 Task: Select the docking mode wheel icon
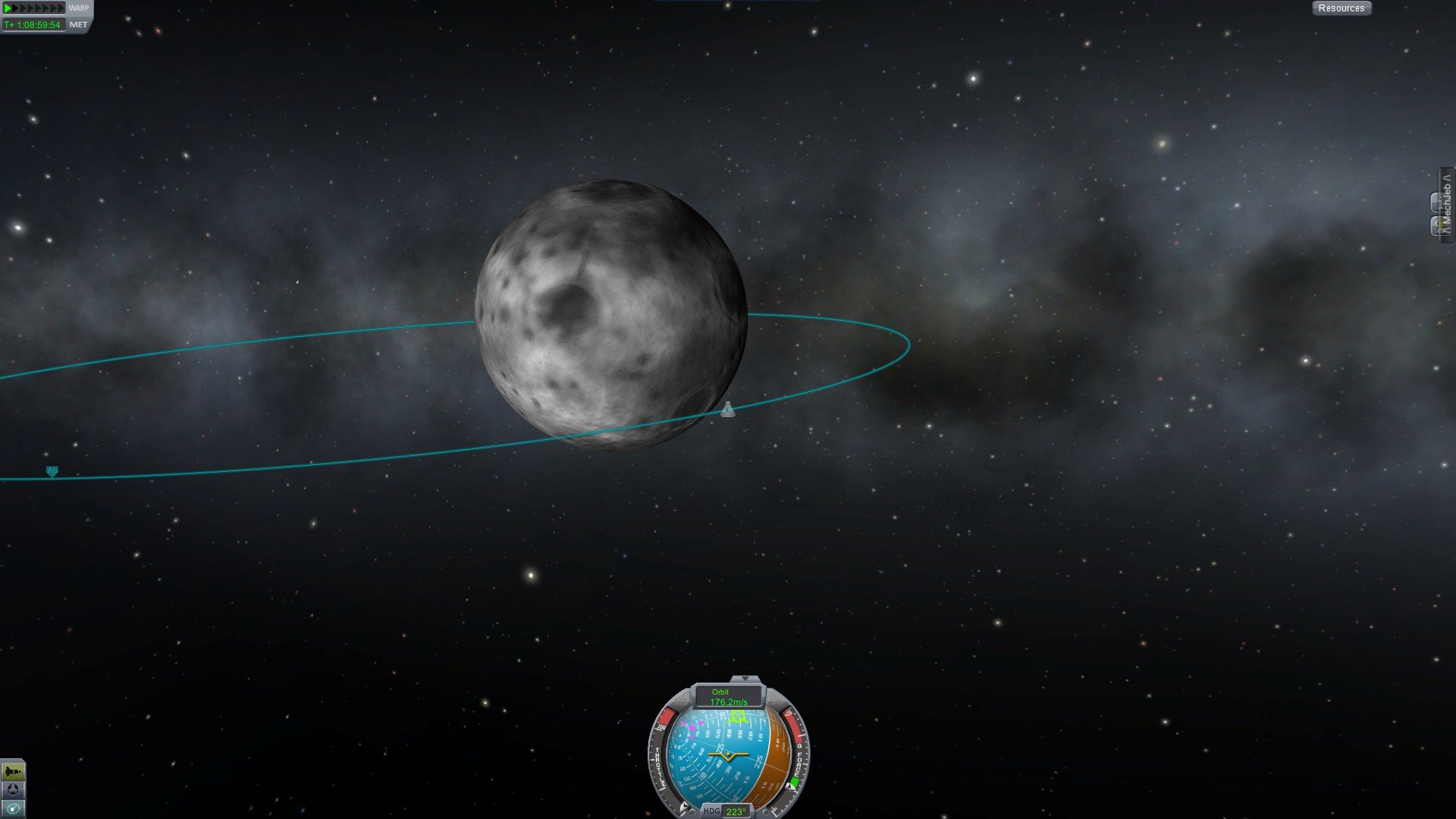tap(13, 790)
